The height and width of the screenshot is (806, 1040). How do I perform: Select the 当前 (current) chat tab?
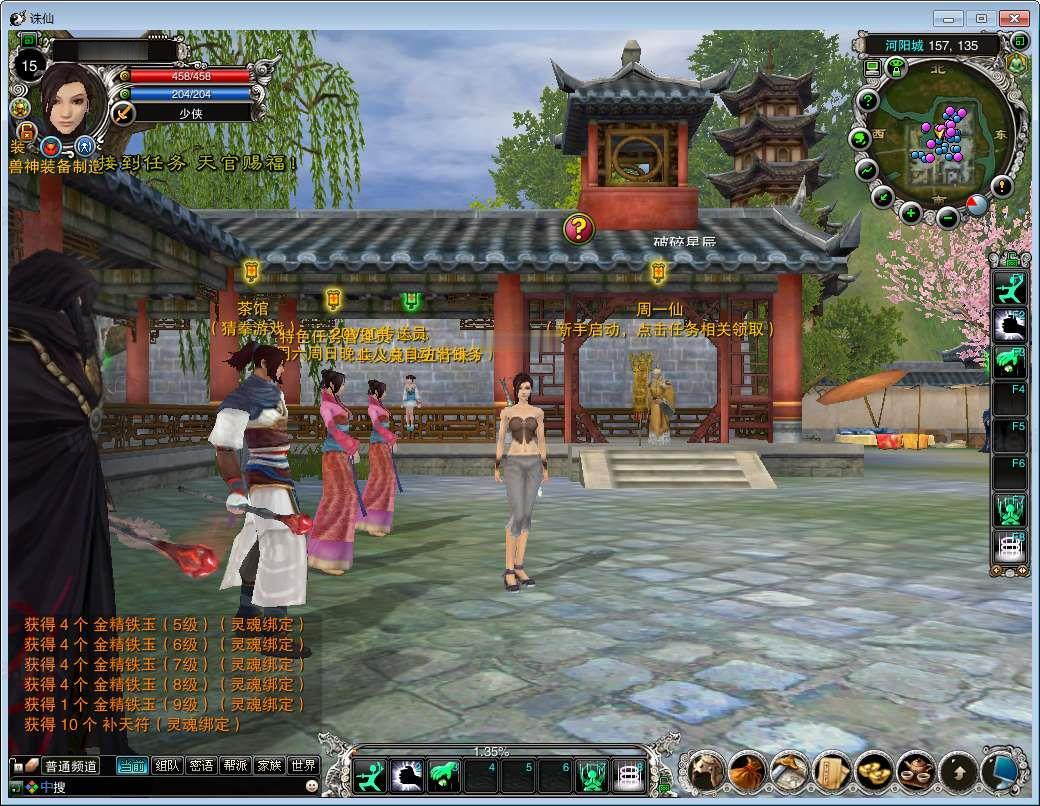132,766
